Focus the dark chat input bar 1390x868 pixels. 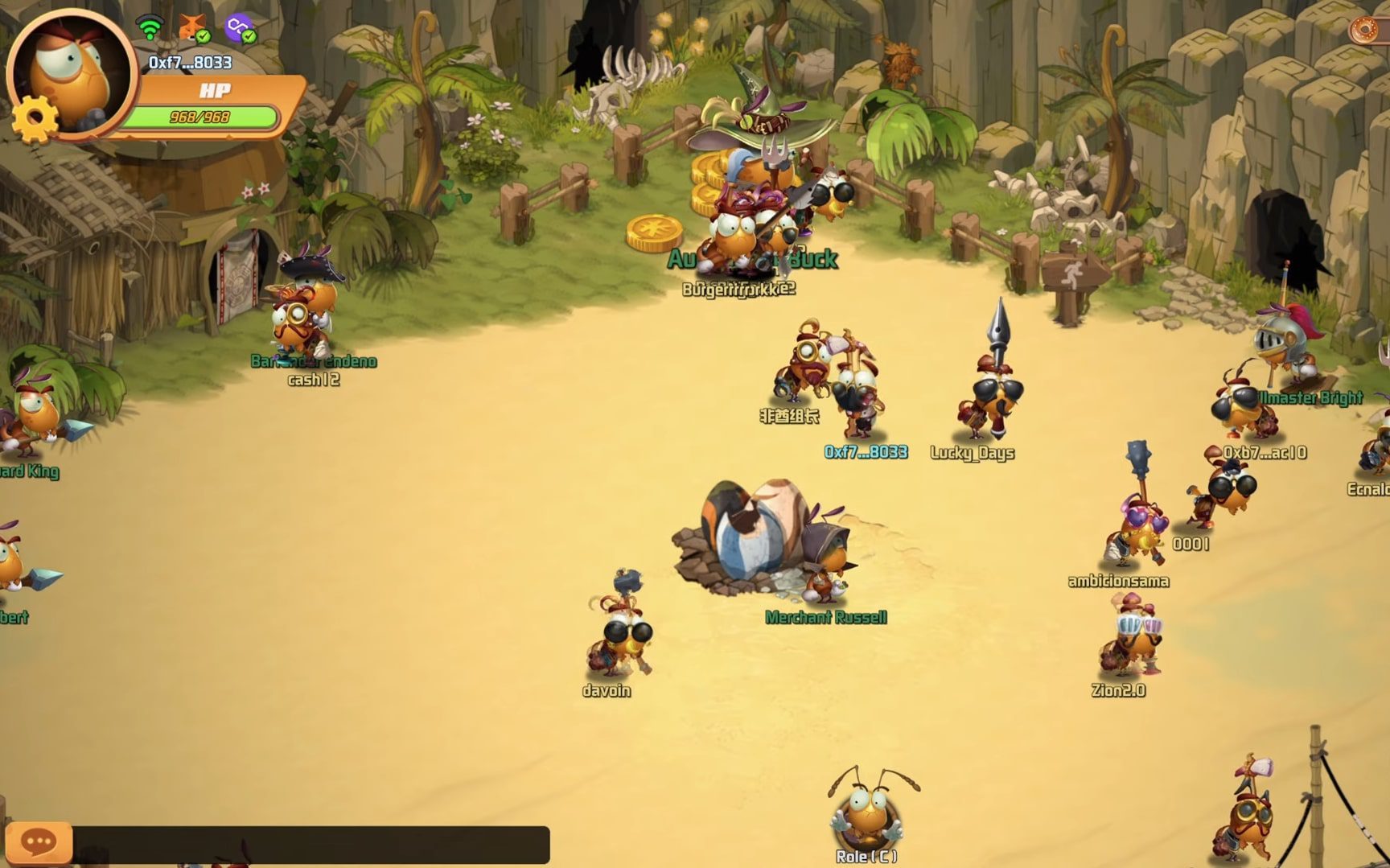310,844
